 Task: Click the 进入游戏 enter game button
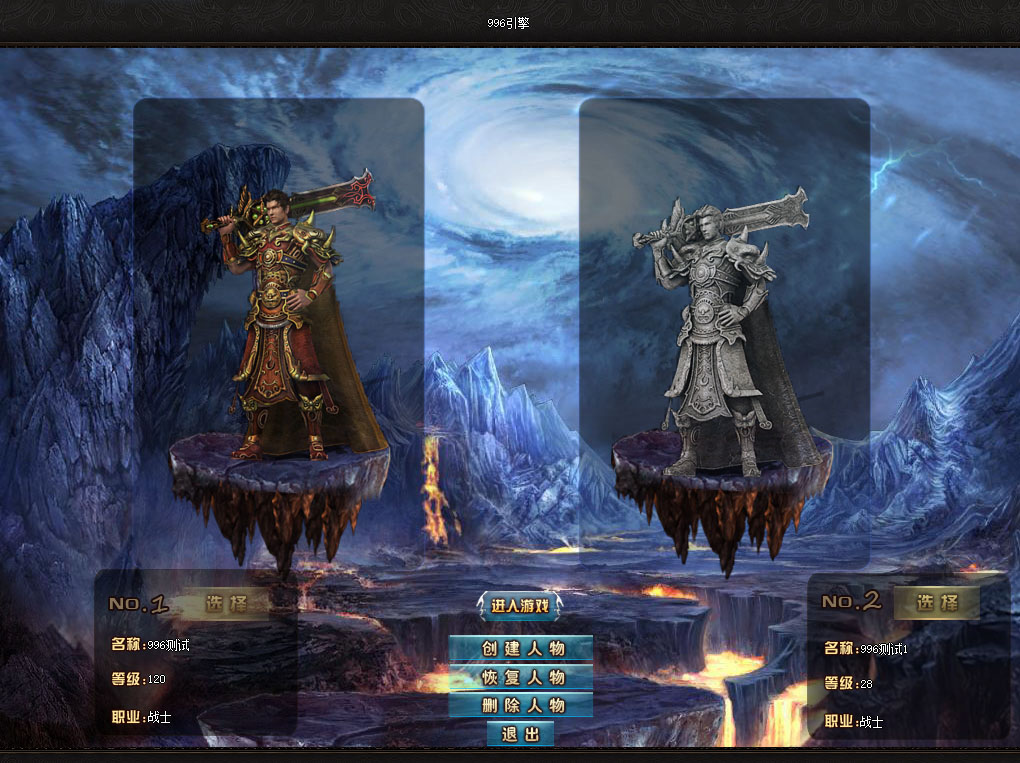520,605
